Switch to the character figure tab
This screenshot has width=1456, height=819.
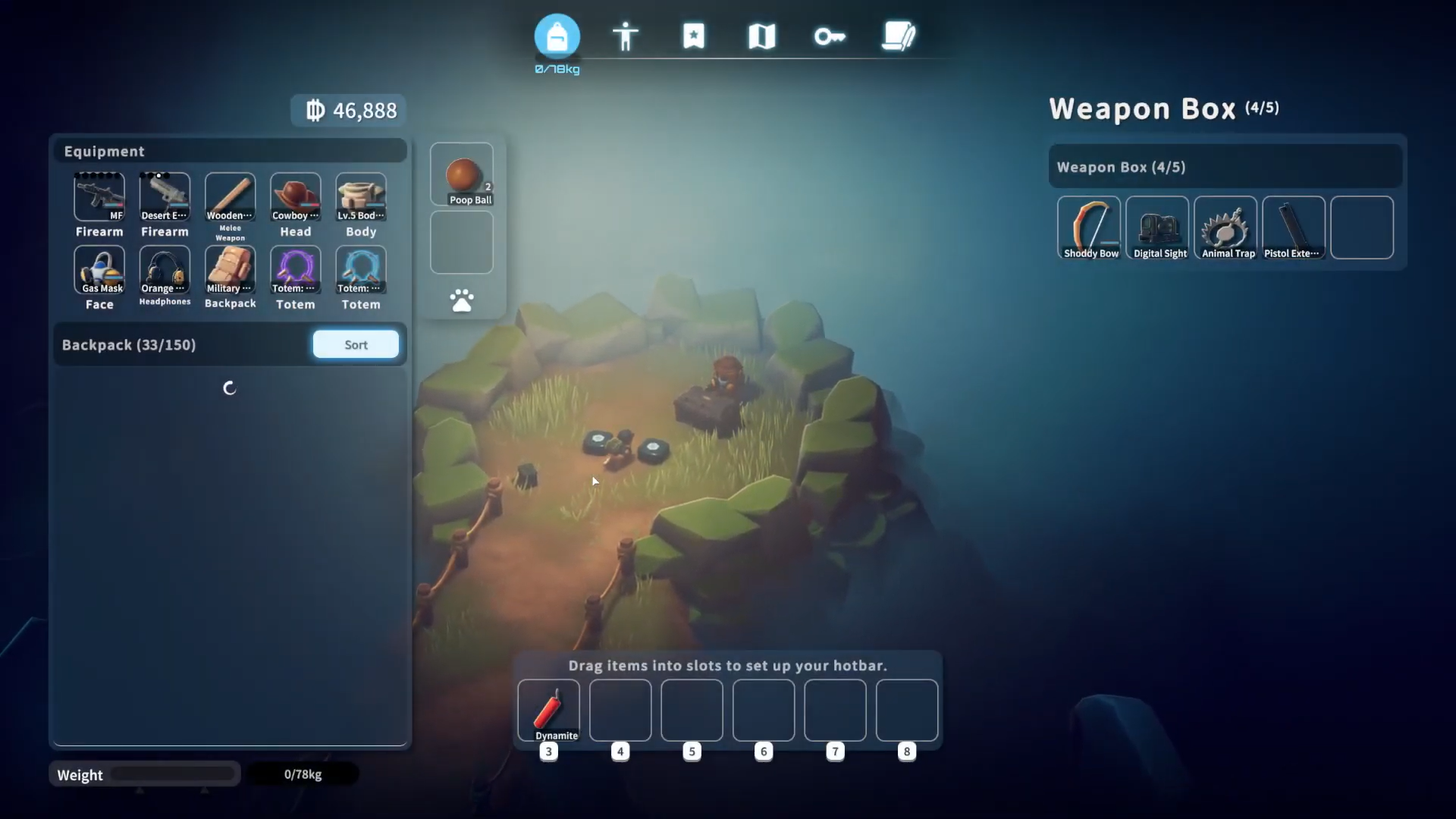pos(626,36)
